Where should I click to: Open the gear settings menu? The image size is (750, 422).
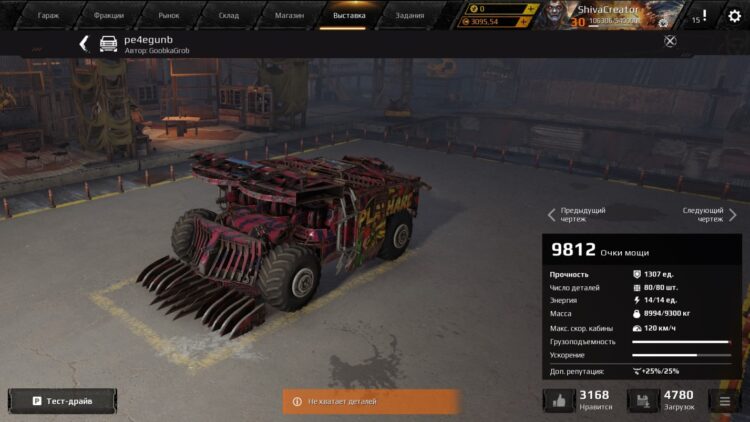[735, 17]
